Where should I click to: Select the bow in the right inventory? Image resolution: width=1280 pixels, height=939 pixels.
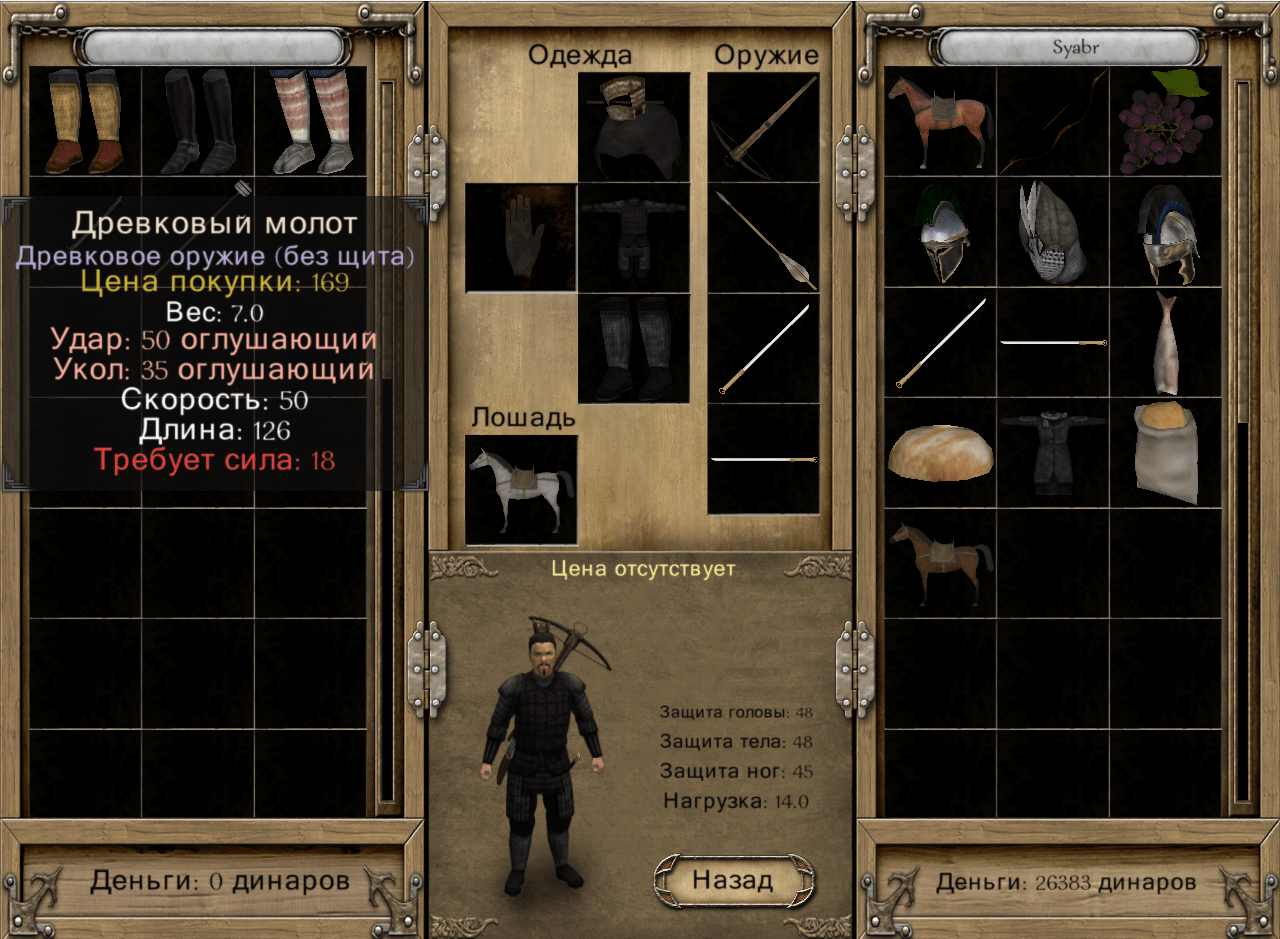pos(1052,121)
